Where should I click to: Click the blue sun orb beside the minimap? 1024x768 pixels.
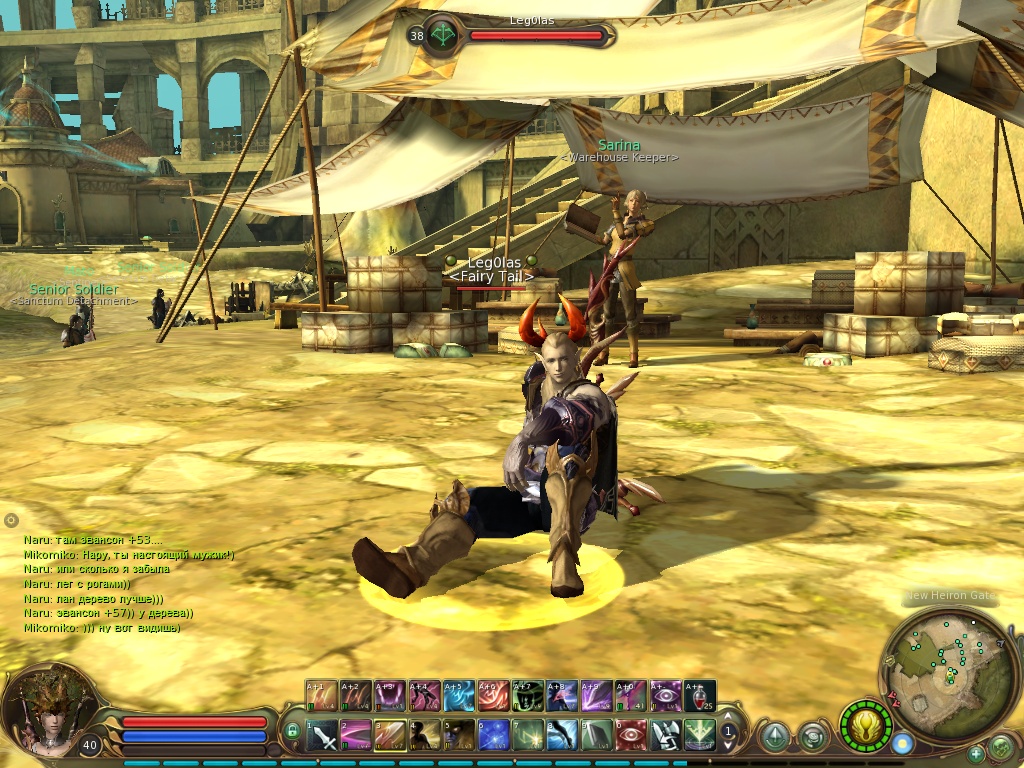pos(903,743)
